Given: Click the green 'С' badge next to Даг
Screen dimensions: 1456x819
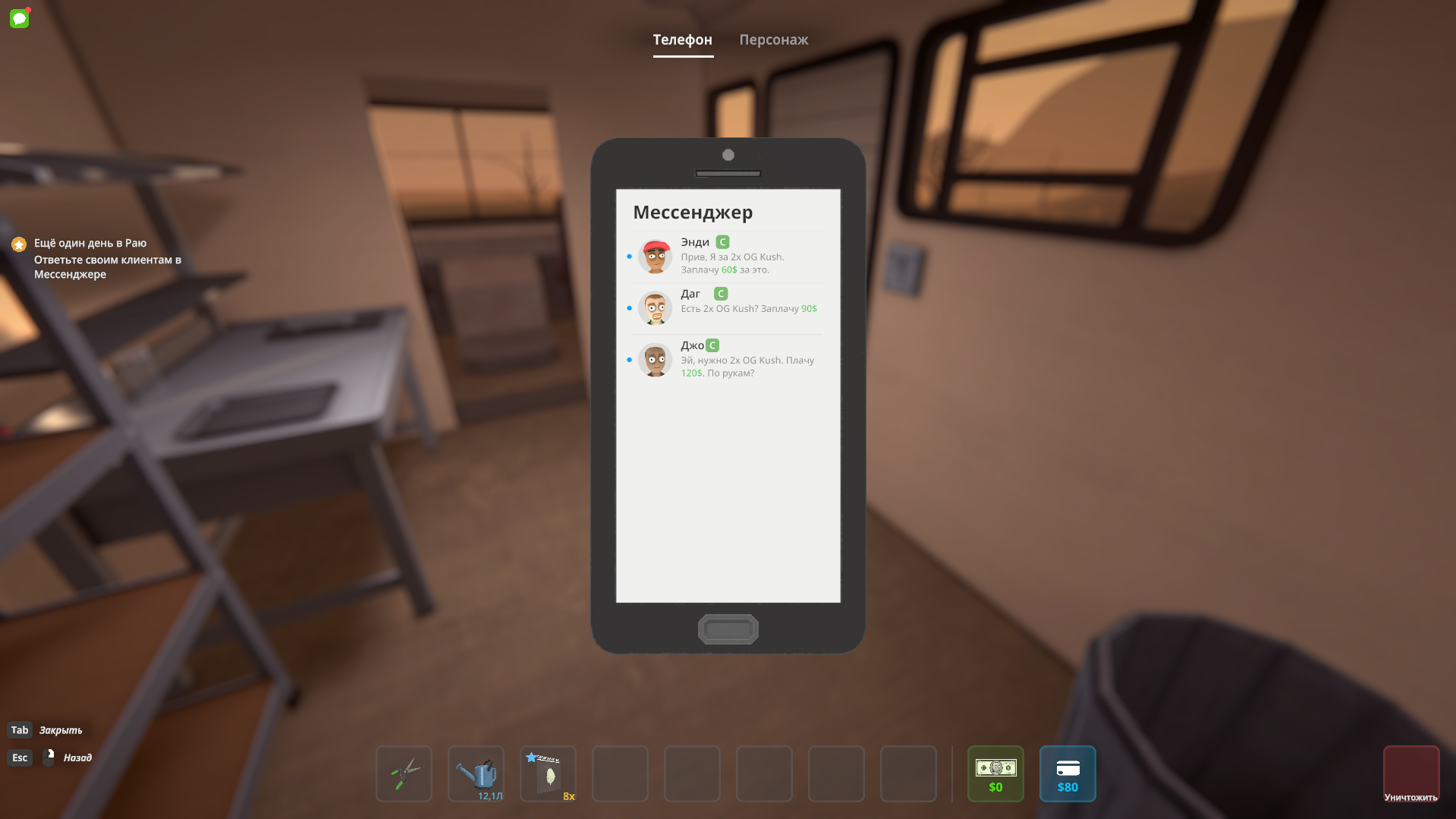Looking at the screenshot, I should click(x=719, y=293).
